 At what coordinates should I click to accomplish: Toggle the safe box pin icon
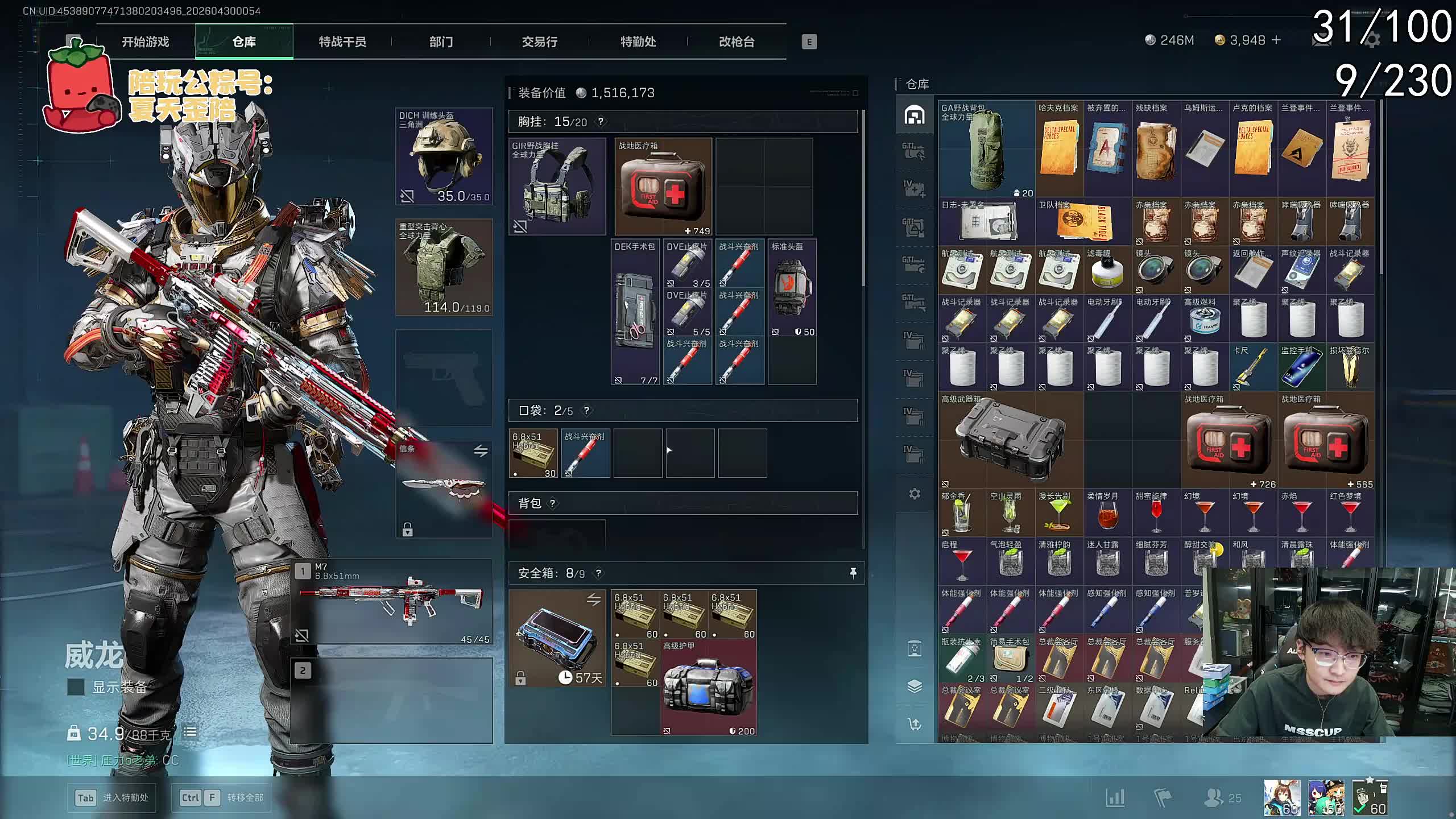pos(853,573)
